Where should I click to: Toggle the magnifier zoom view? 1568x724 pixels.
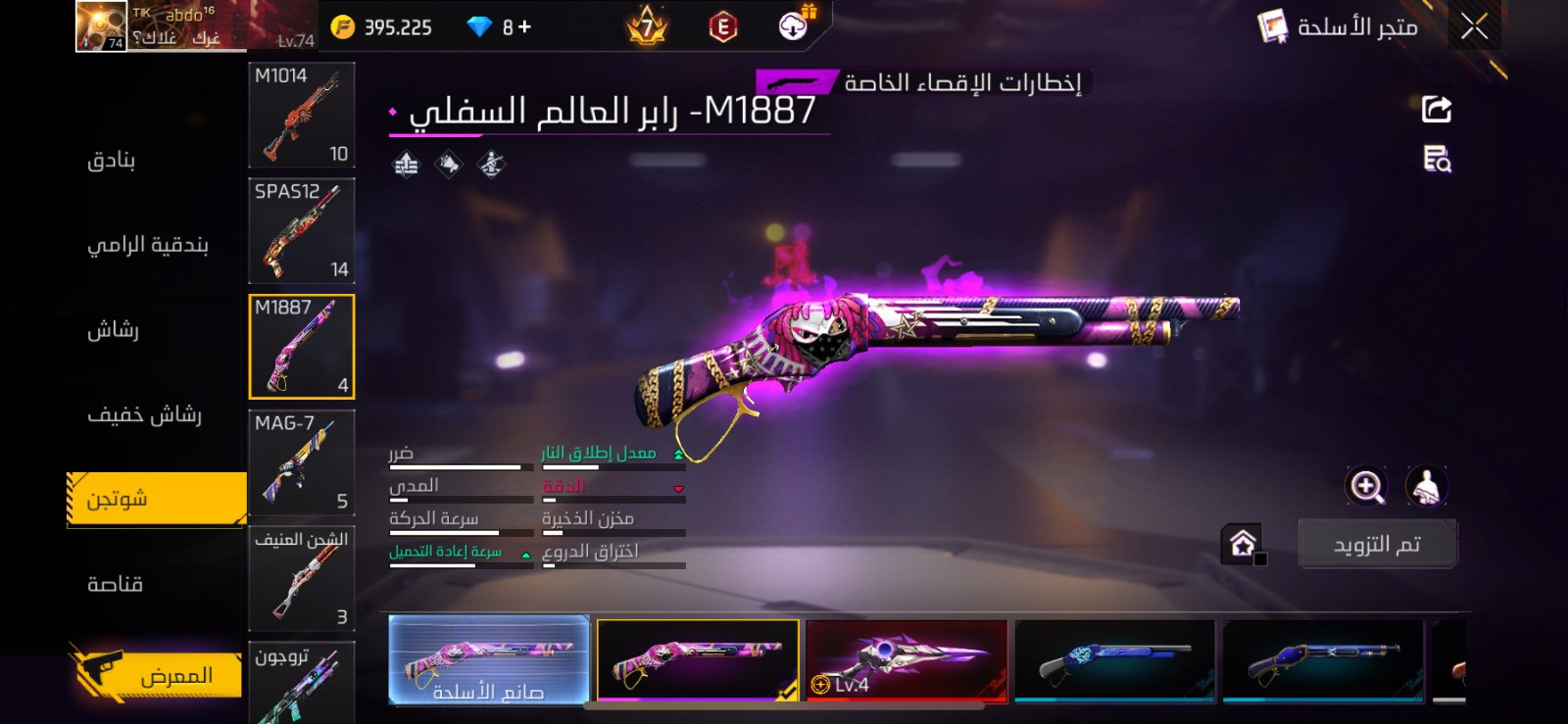[x=1366, y=485]
